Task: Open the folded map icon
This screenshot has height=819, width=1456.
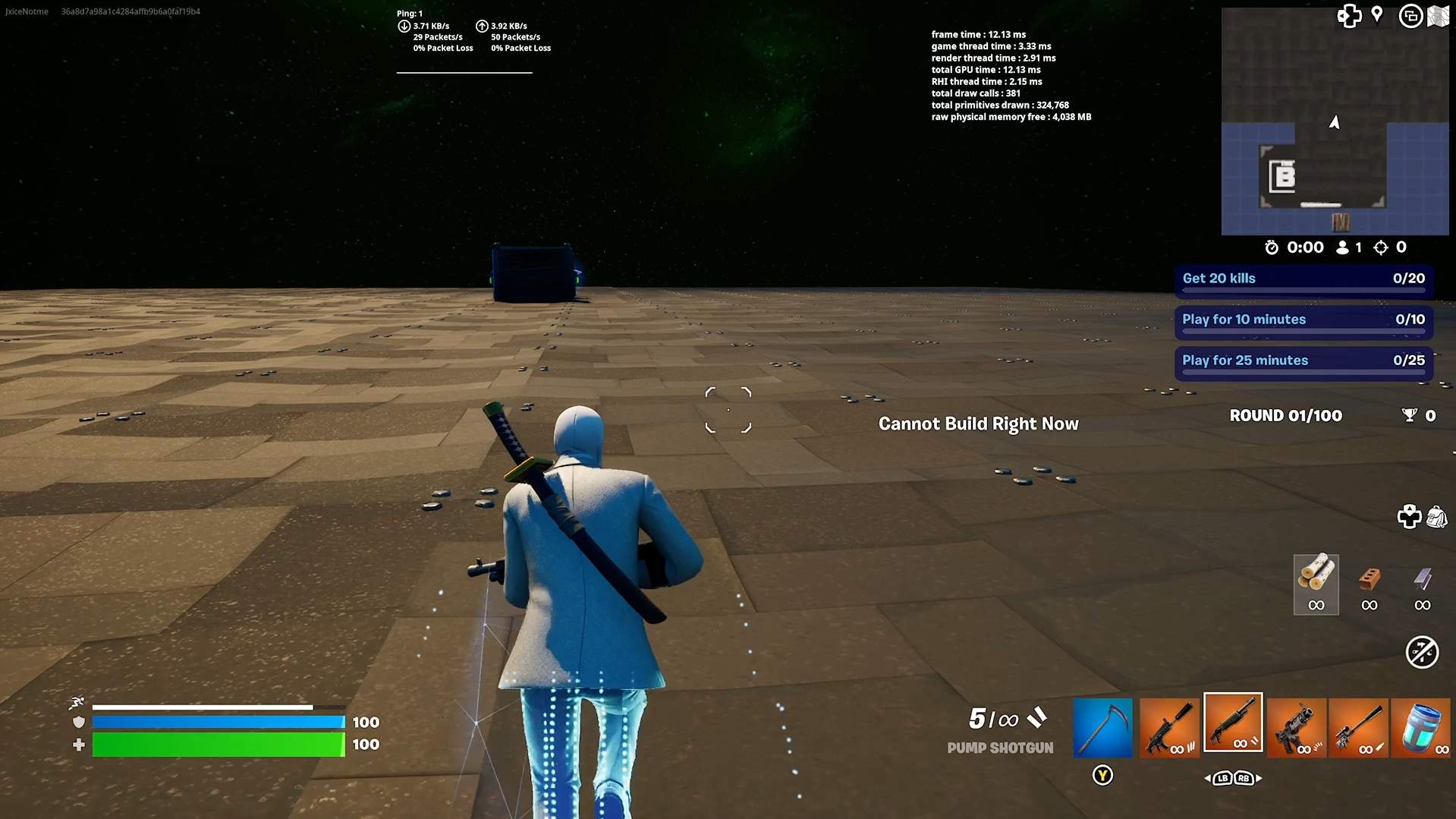Action: [1439, 16]
